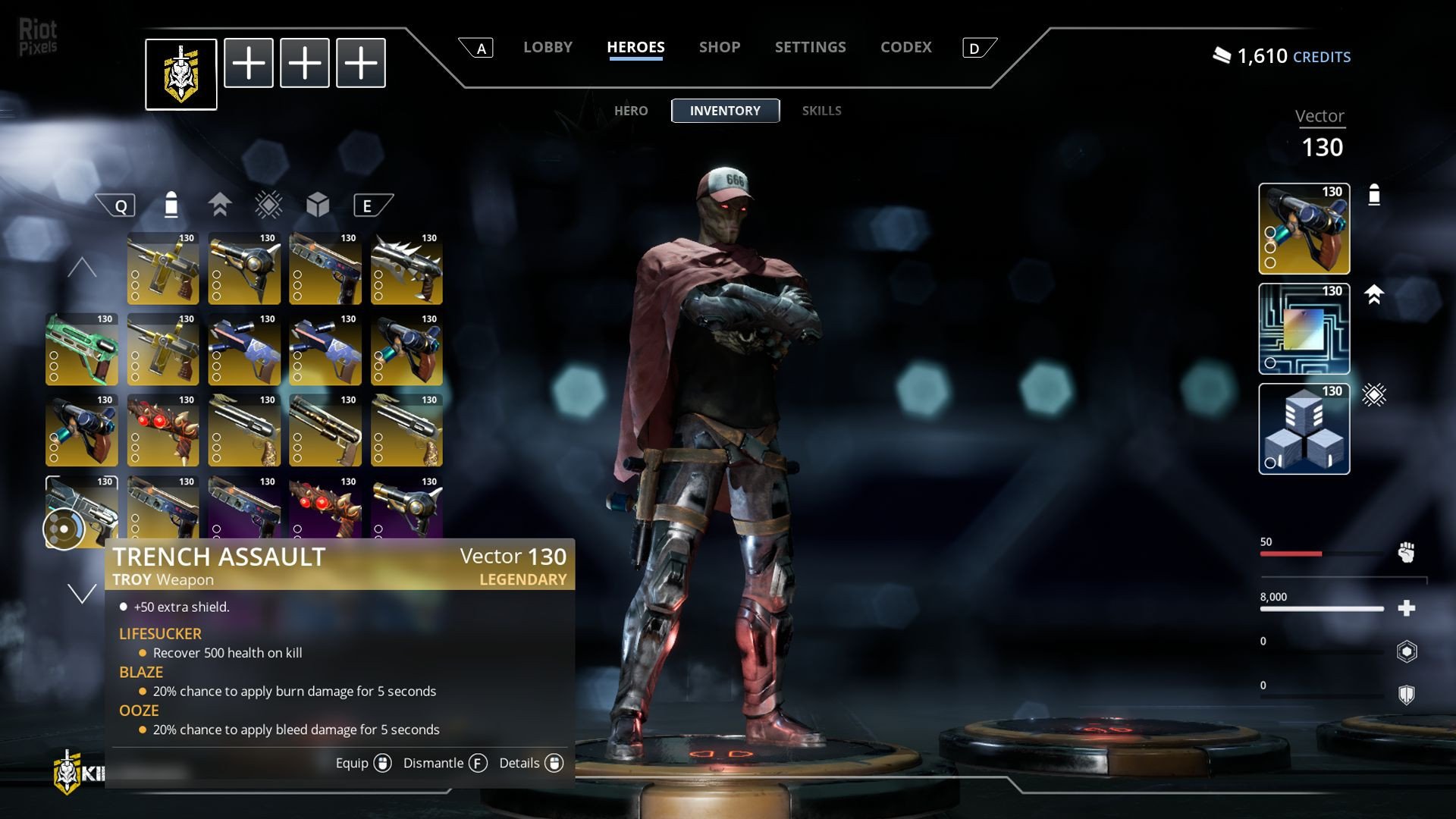The width and height of the screenshot is (1456, 819).
Task: Select the Inventory tab
Action: point(725,111)
